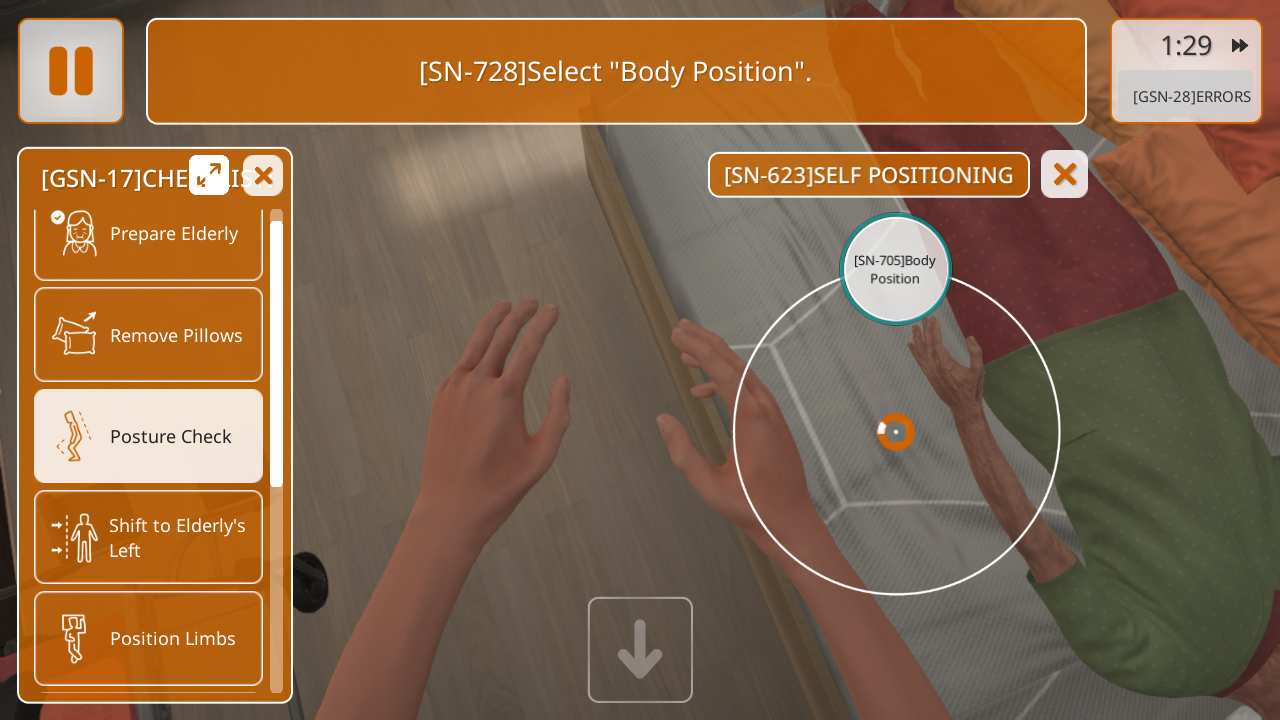Select the Body Position option
Screen dimensions: 1280x720
pyautogui.click(x=895, y=269)
